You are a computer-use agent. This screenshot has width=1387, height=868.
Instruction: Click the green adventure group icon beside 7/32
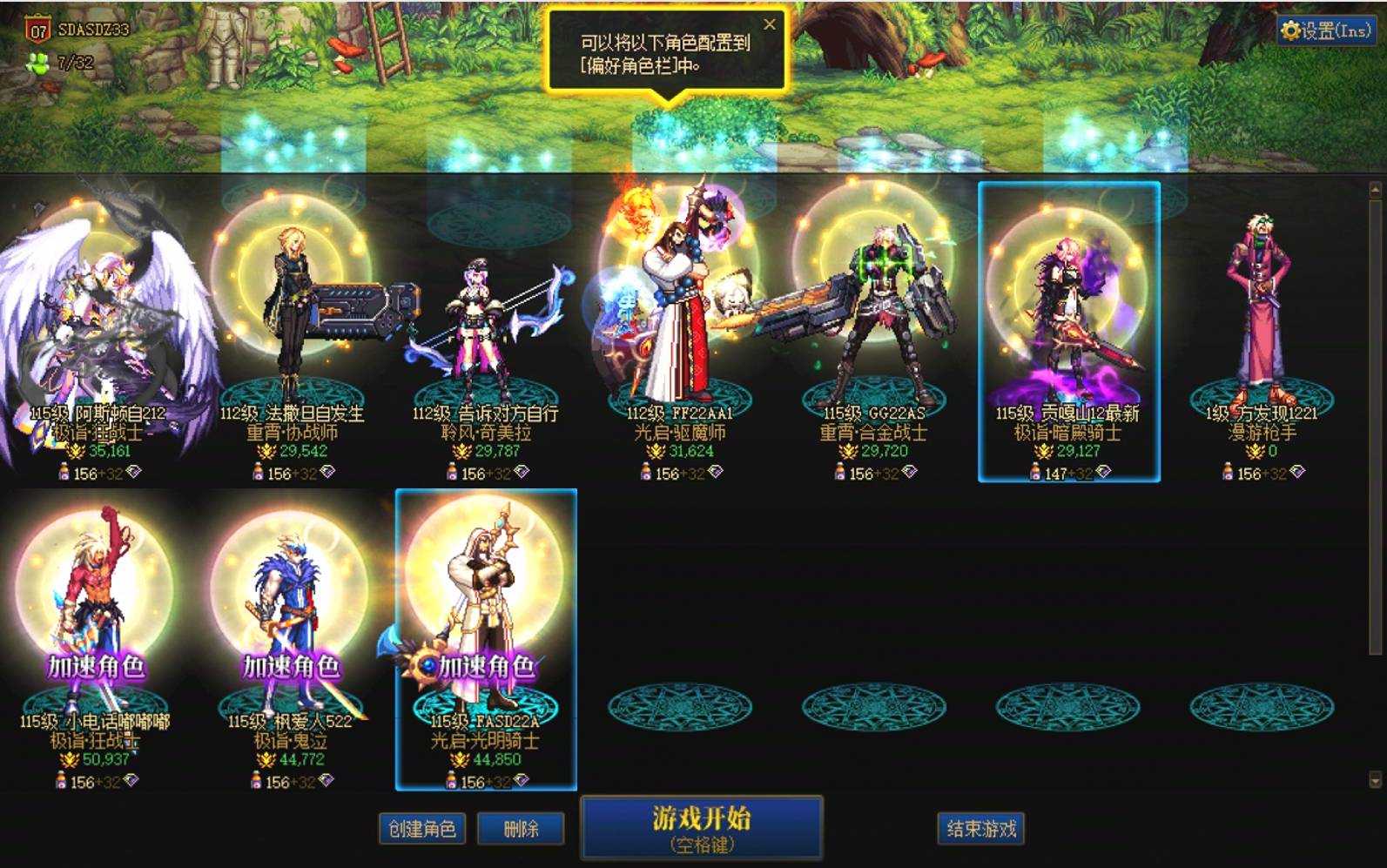37,61
